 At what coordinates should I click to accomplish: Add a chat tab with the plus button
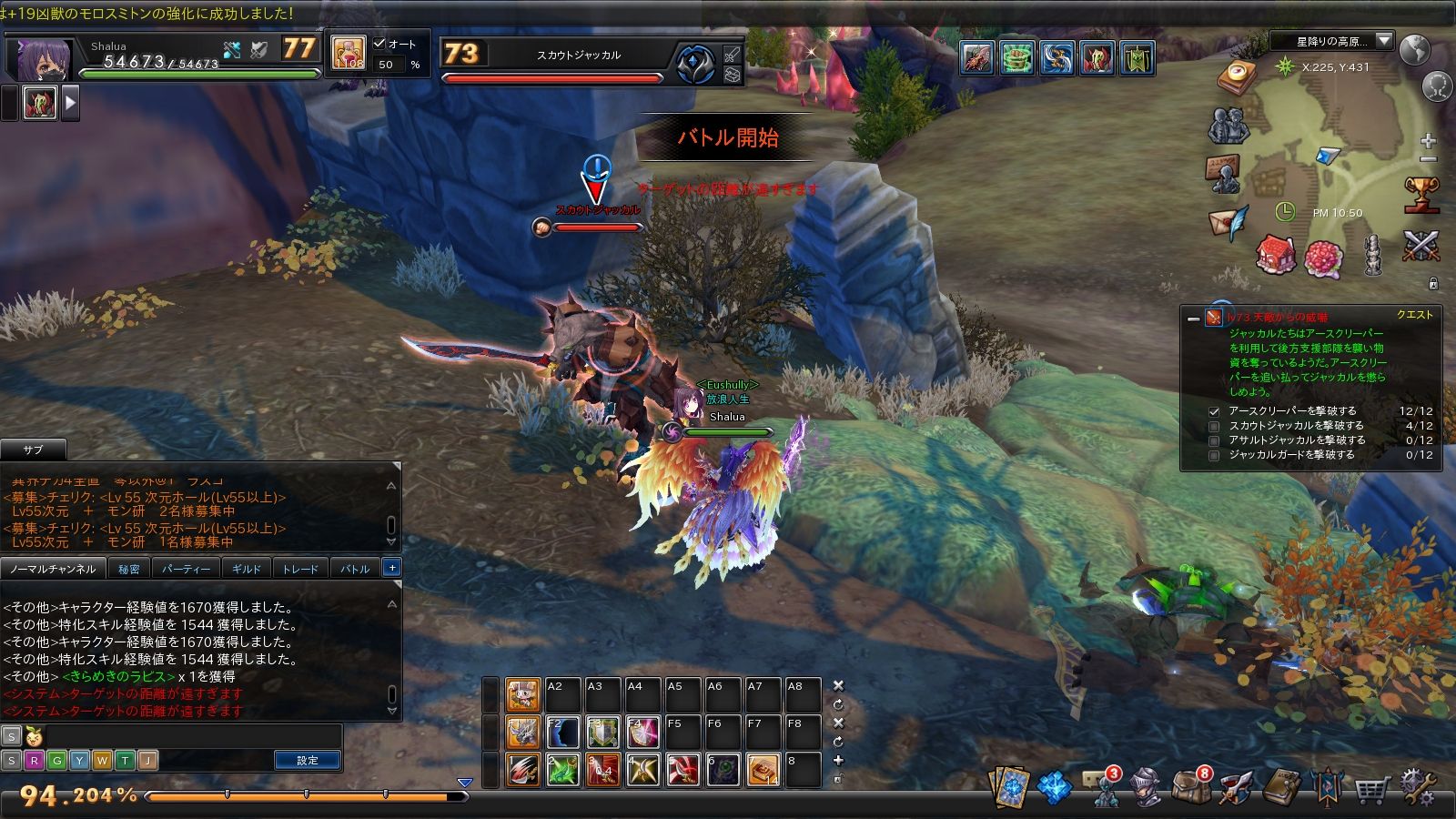[391, 568]
